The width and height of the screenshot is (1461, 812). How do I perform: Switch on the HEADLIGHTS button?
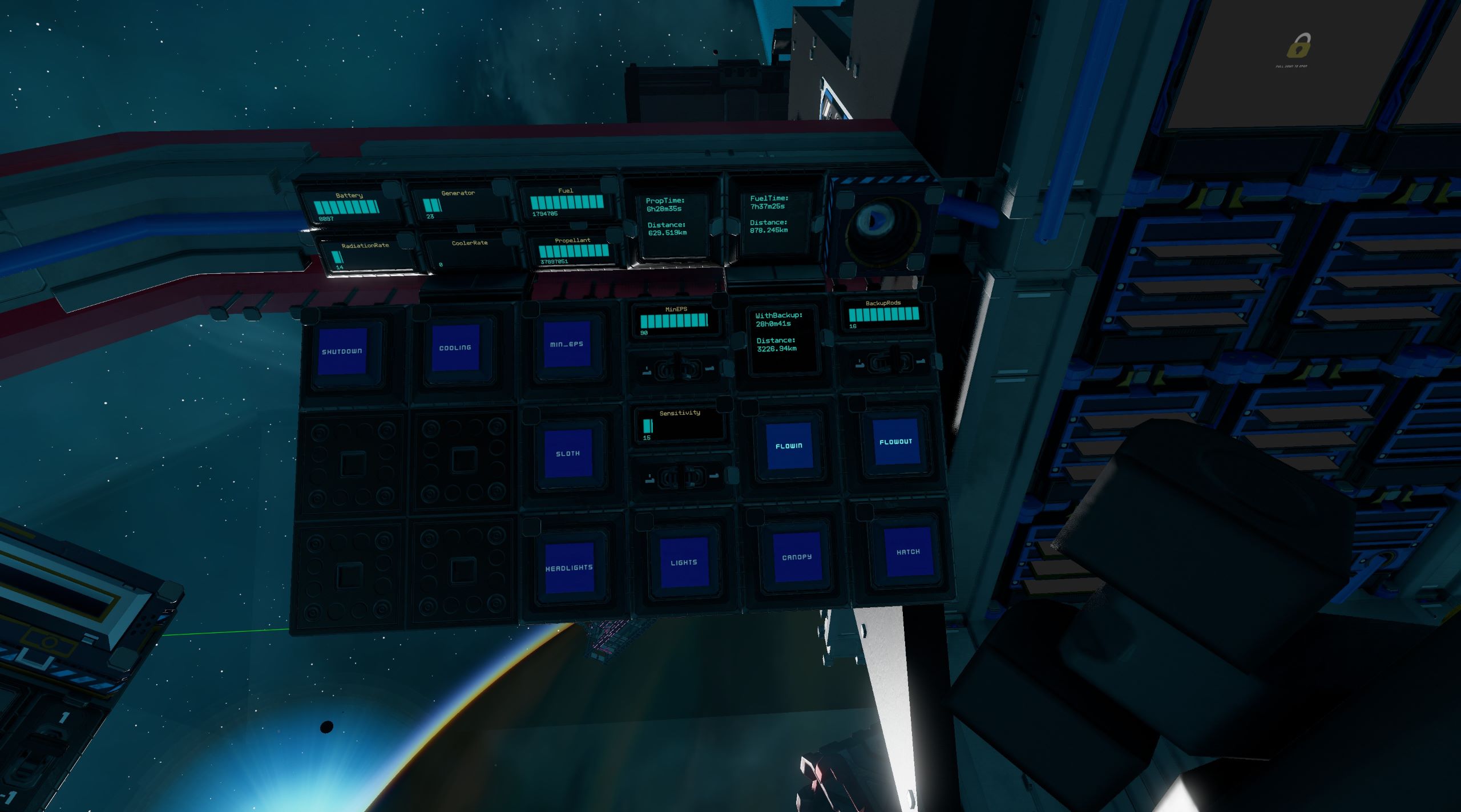click(569, 568)
